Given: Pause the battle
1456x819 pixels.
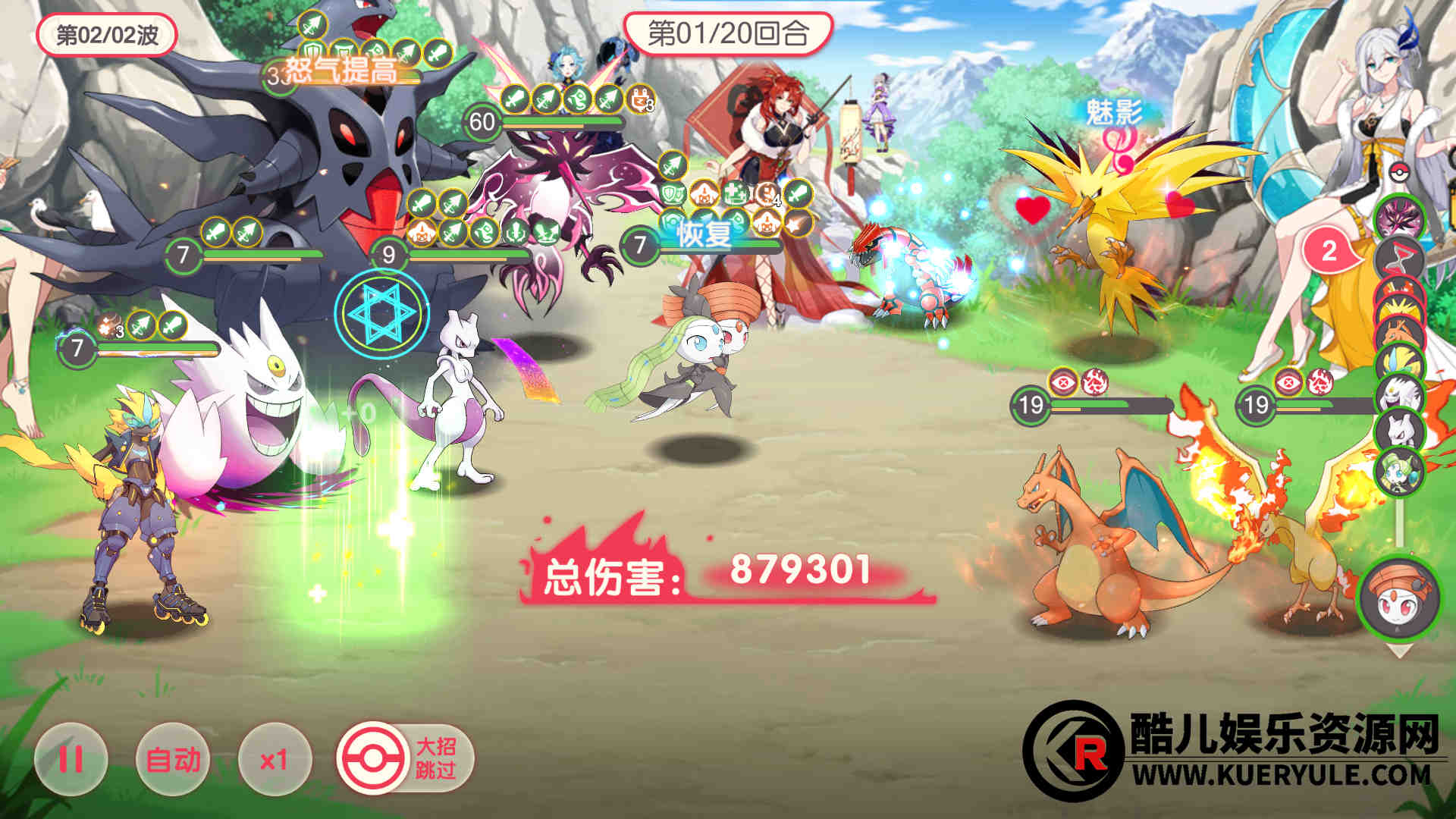Looking at the screenshot, I should (71, 758).
